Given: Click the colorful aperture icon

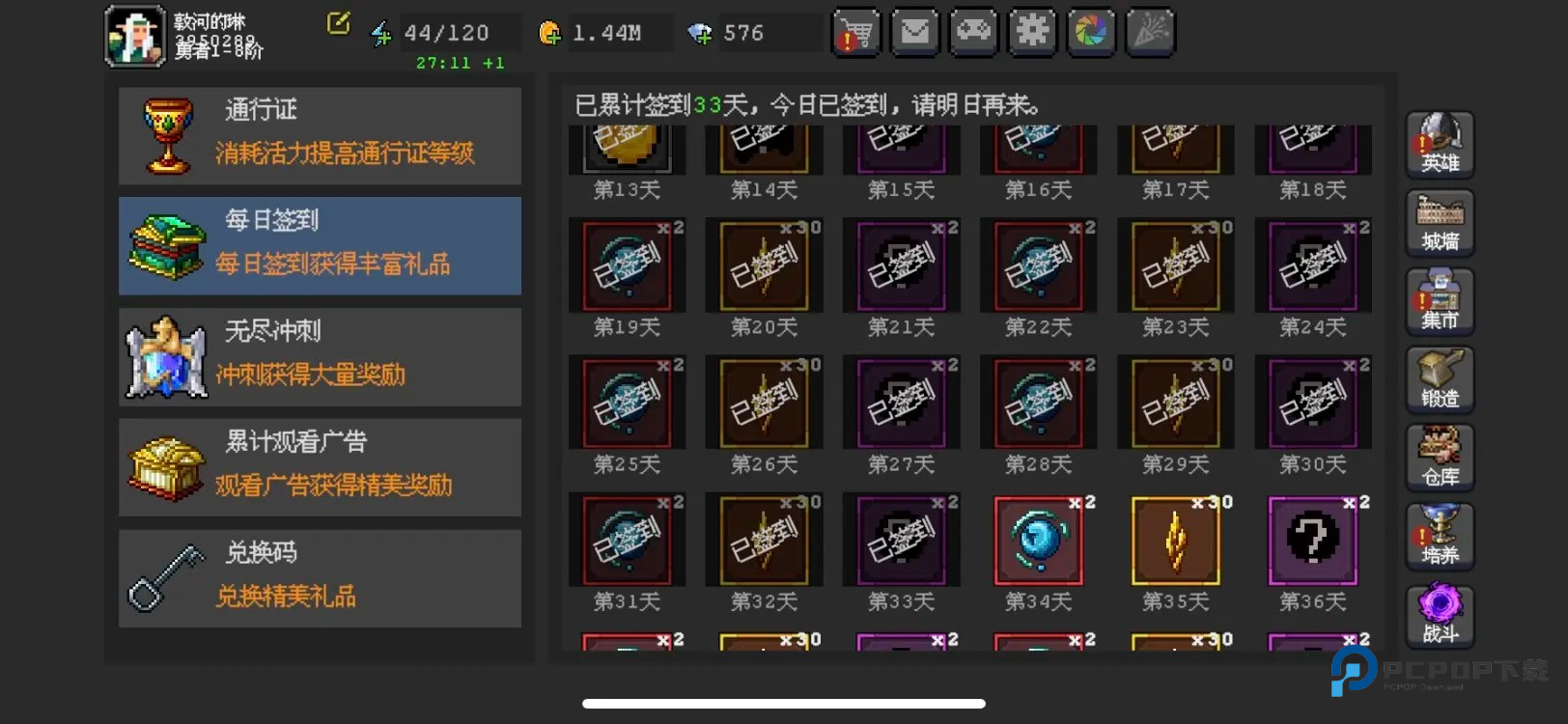Looking at the screenshot, I should coord(1091,33).
